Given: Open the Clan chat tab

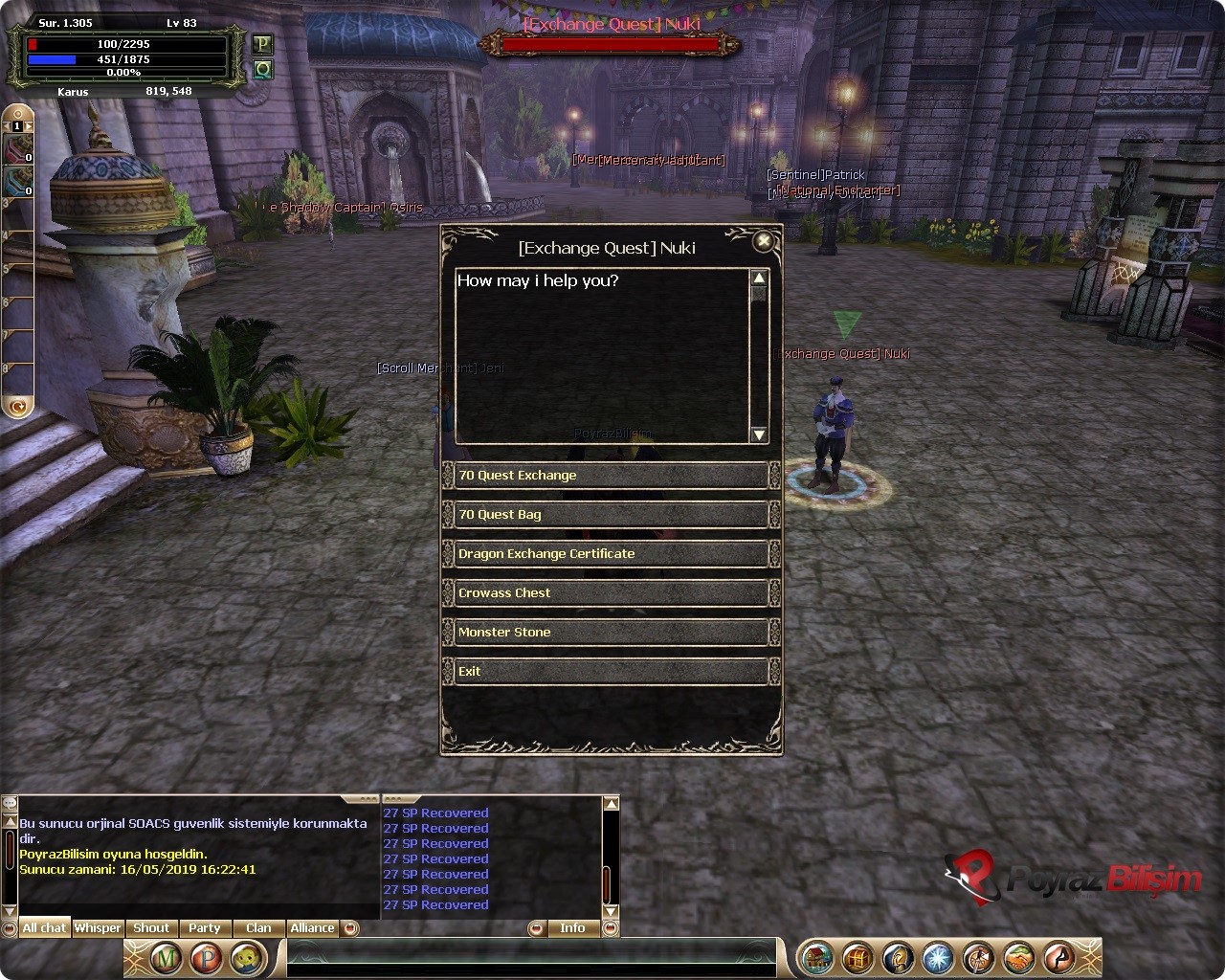Looking at the screenshot, I should pyautogui.click(x=258, y=928).
